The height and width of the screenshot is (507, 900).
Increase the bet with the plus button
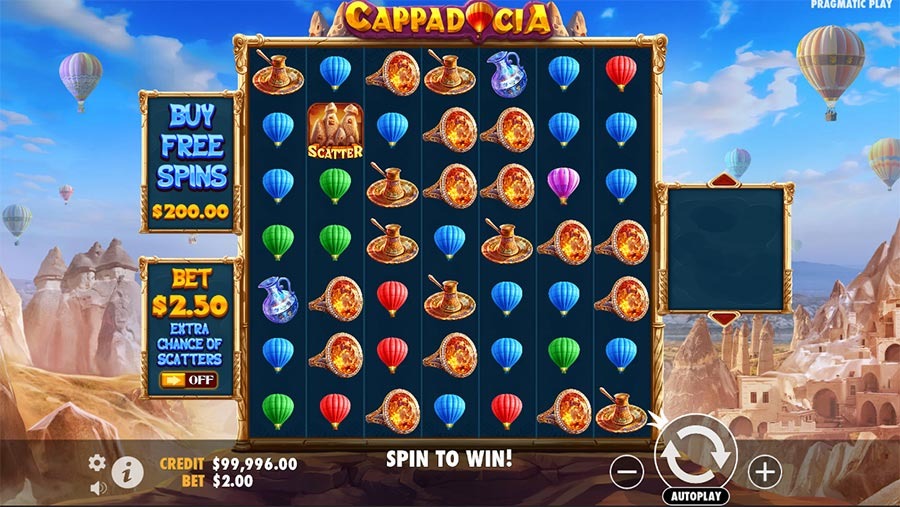764,471
